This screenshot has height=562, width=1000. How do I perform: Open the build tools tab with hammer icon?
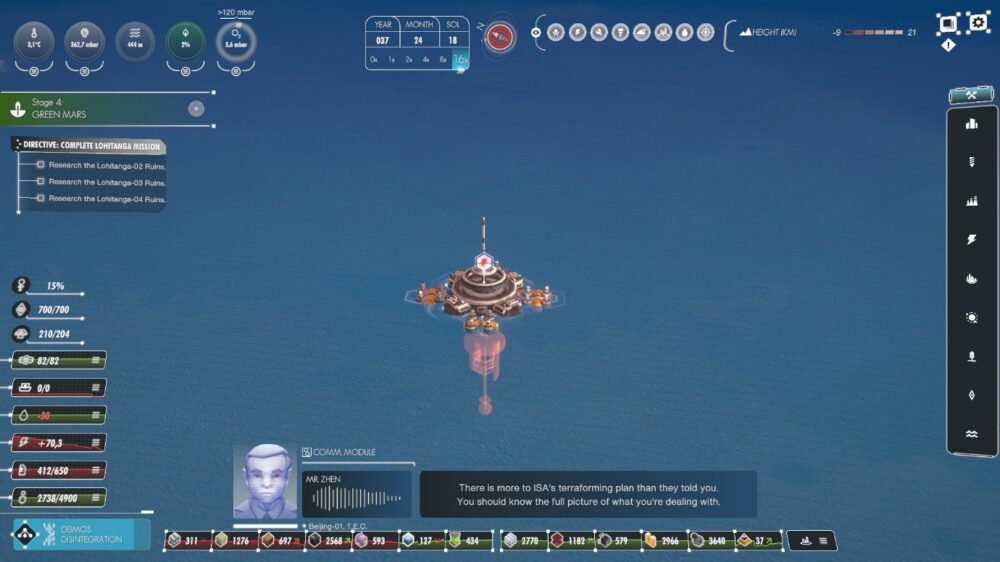pos(971,95)
